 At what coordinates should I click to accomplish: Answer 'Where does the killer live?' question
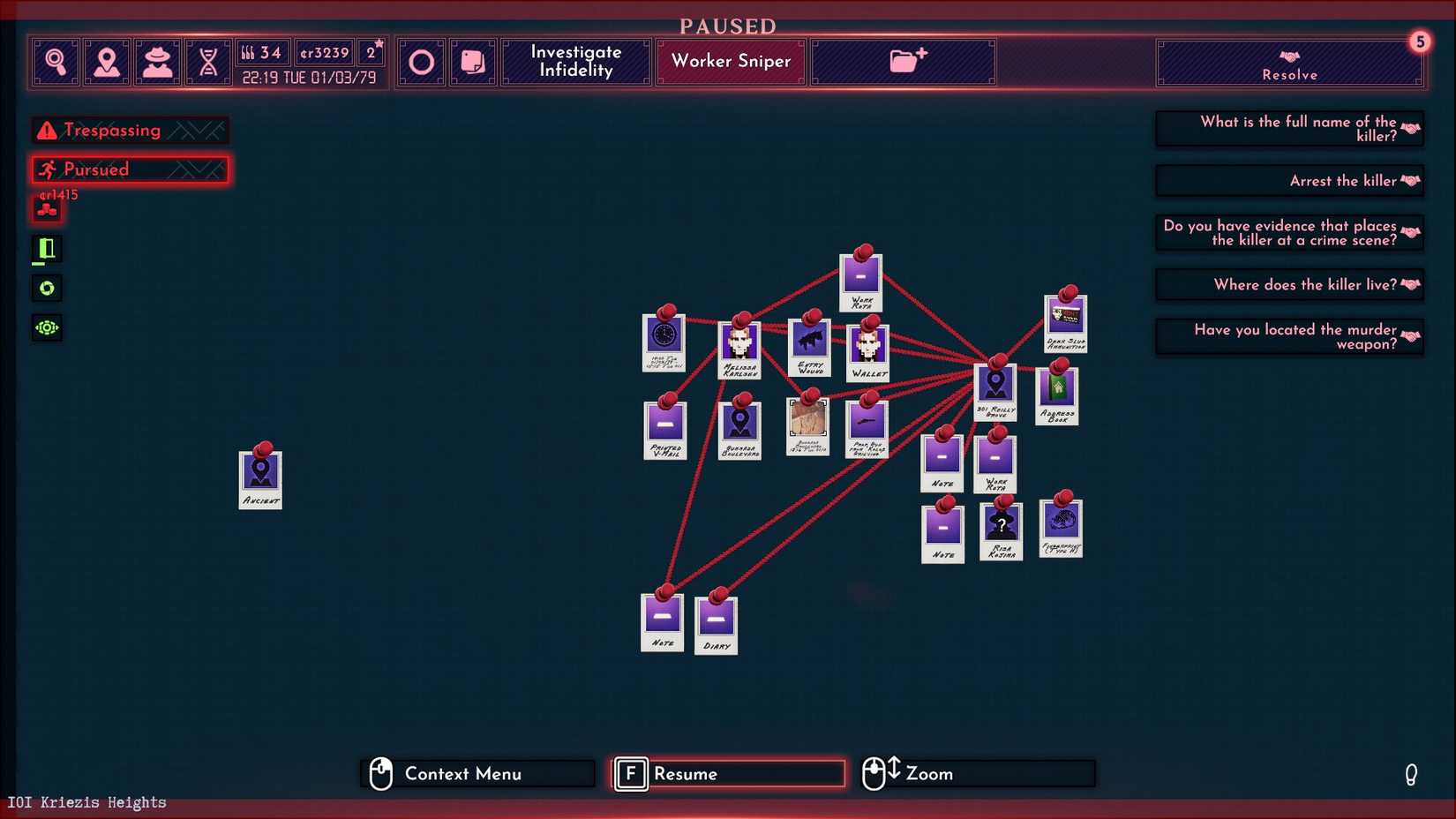1288,284
